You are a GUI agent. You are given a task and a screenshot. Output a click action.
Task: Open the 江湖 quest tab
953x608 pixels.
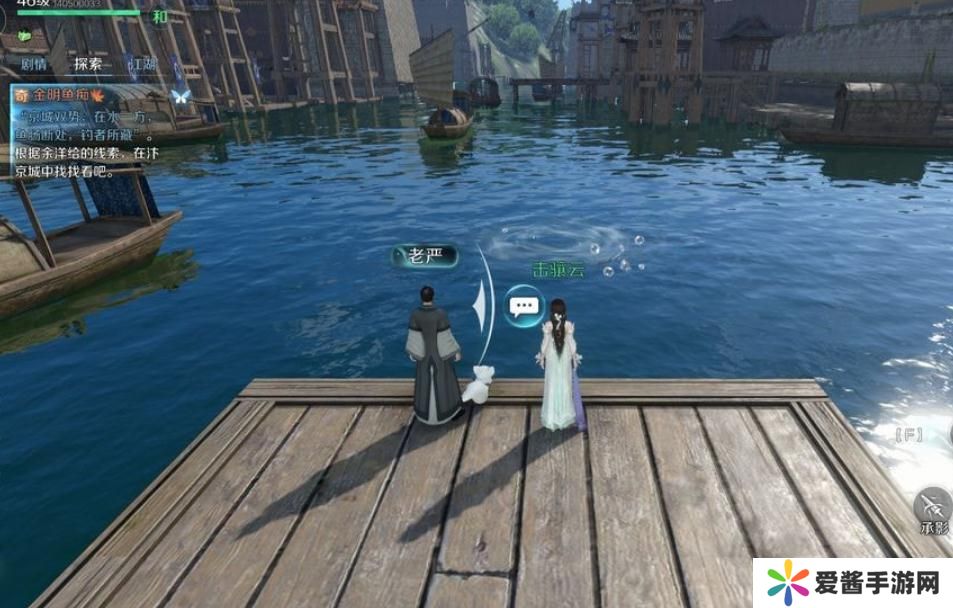[x=141, y=64]
